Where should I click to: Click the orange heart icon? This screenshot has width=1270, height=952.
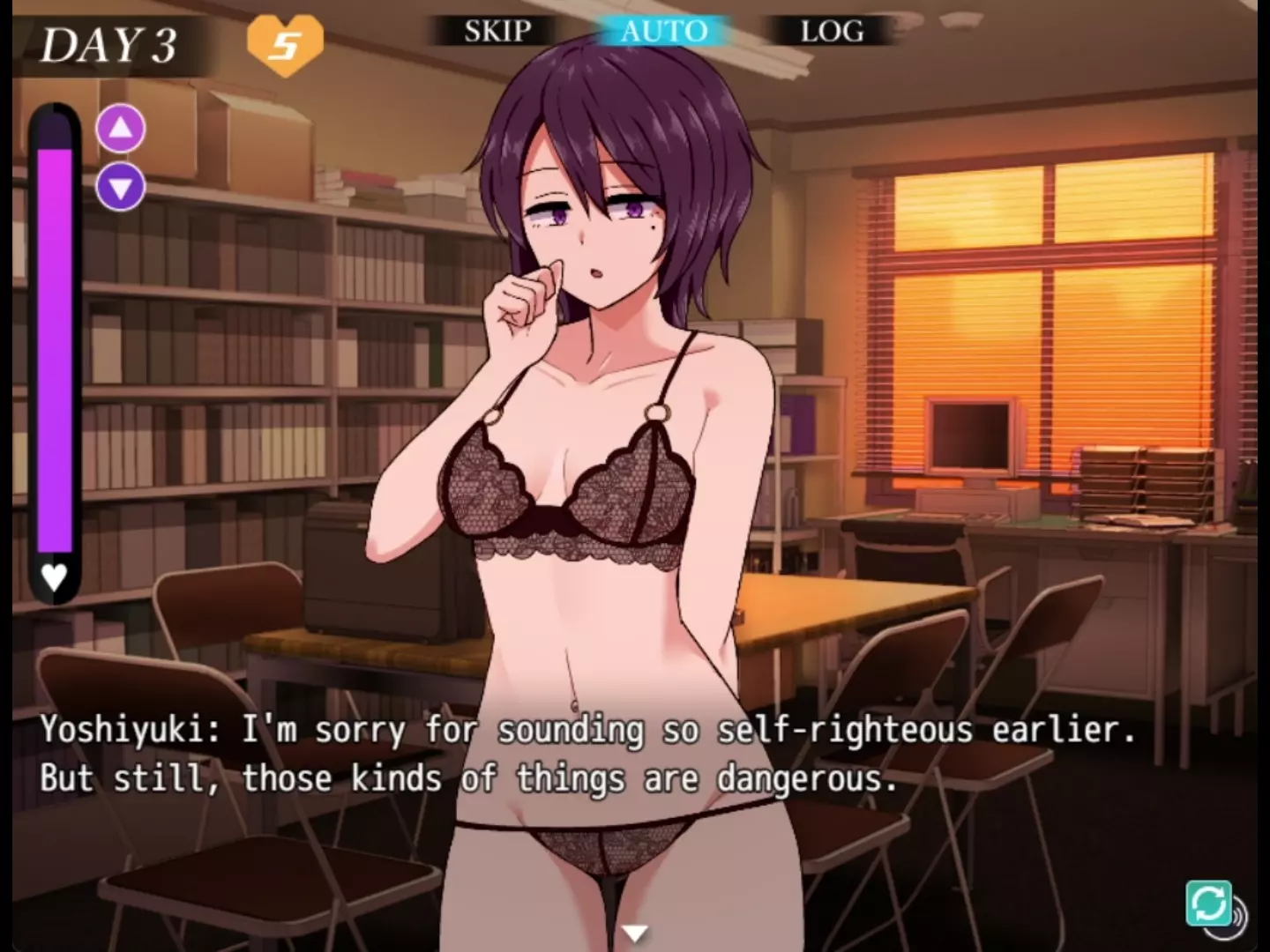pos(285,44)
